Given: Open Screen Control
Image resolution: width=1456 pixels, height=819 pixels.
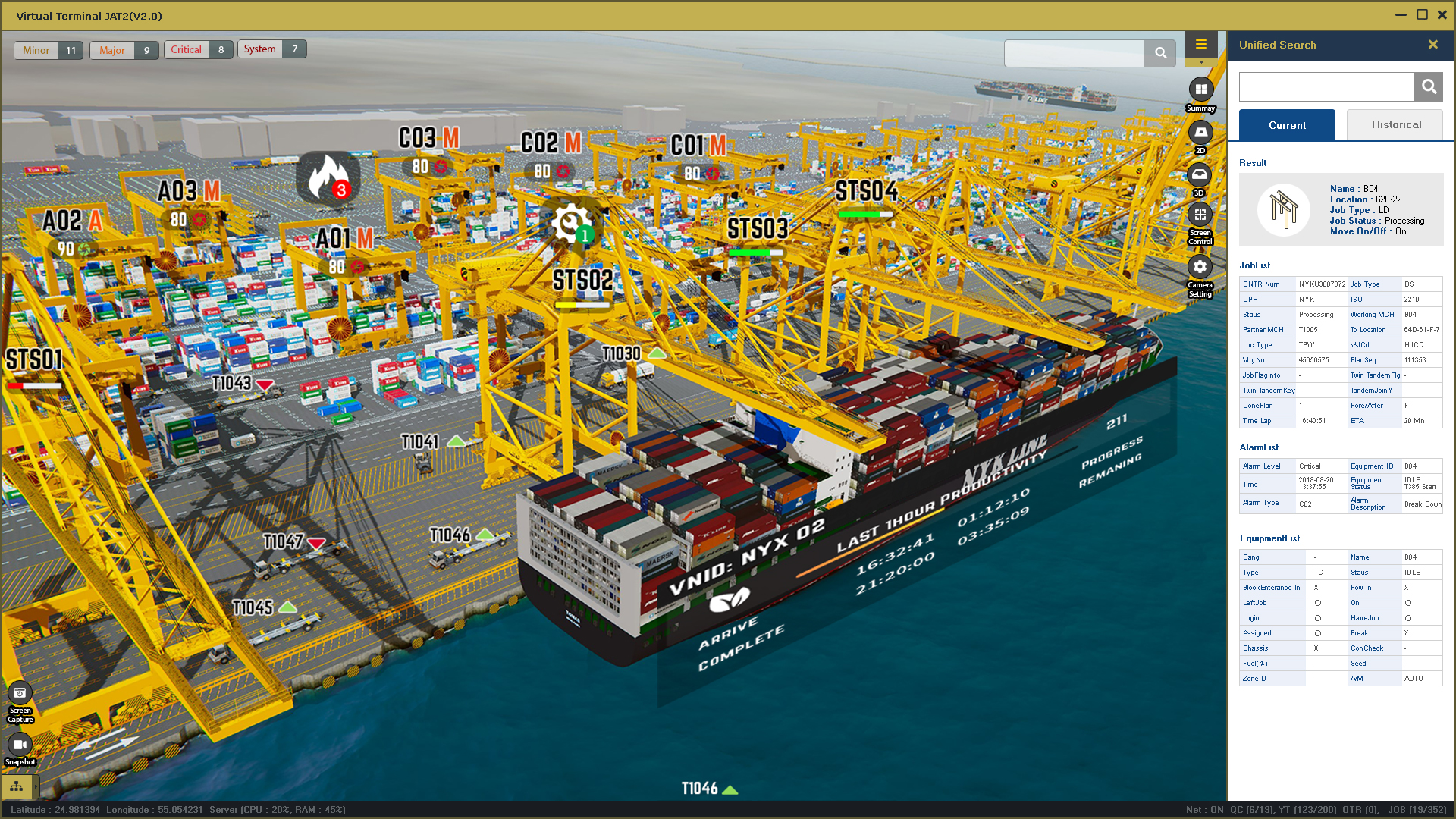Looking at the screenshot, I should point(1200,216).
